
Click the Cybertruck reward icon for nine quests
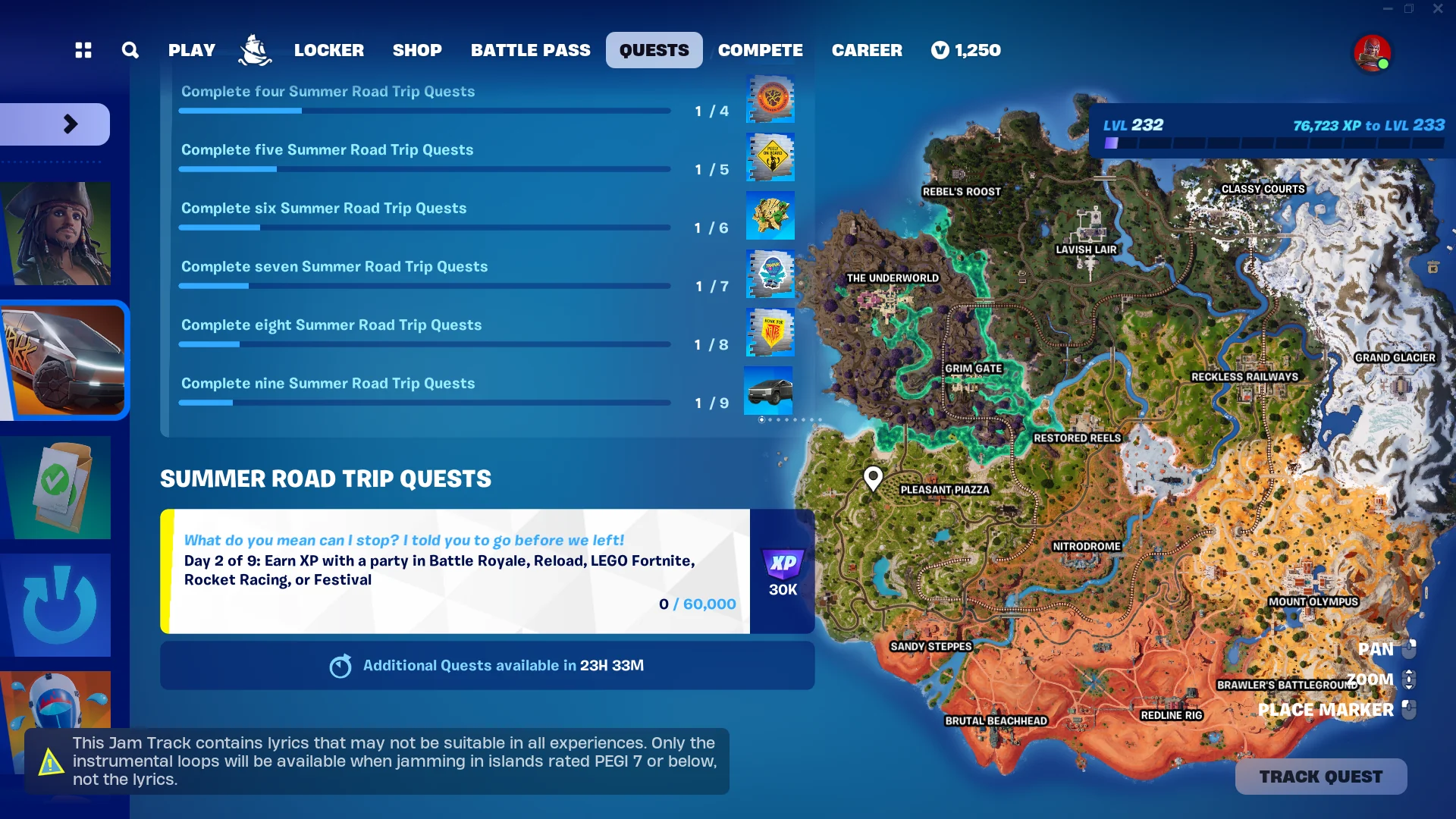pos(768,391)
